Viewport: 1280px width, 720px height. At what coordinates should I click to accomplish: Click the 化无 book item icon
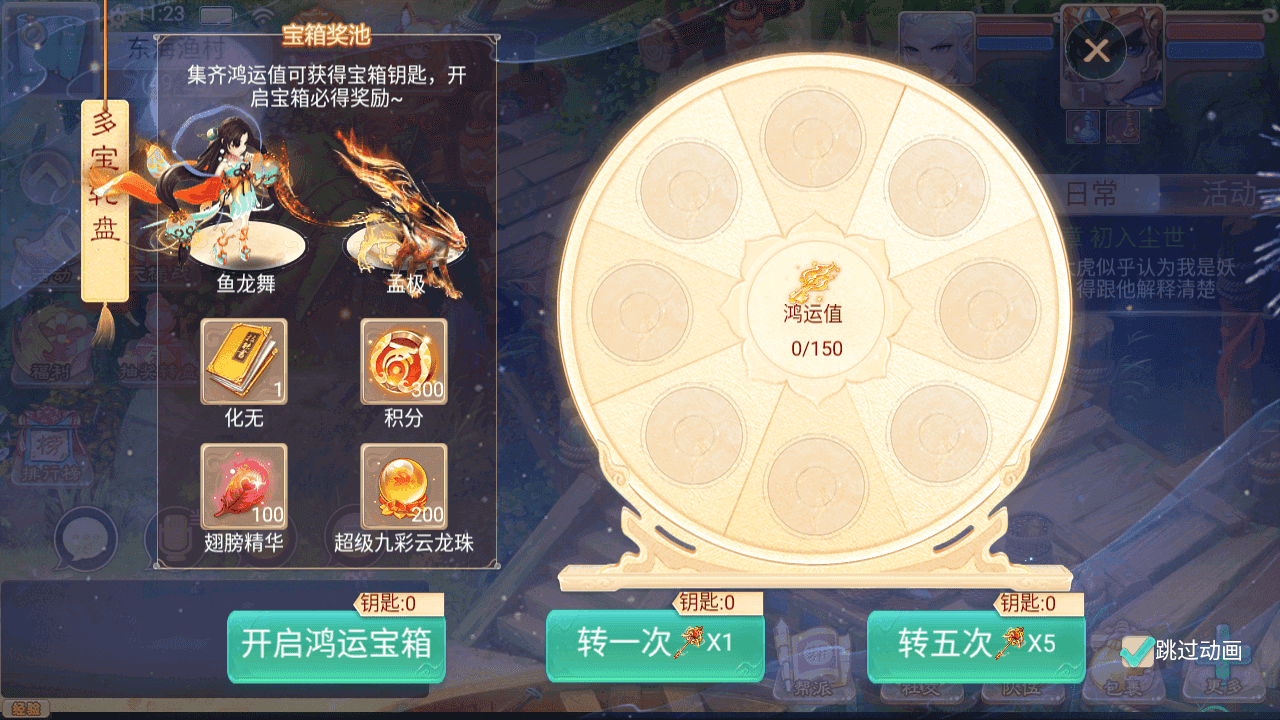coord(243,363)
